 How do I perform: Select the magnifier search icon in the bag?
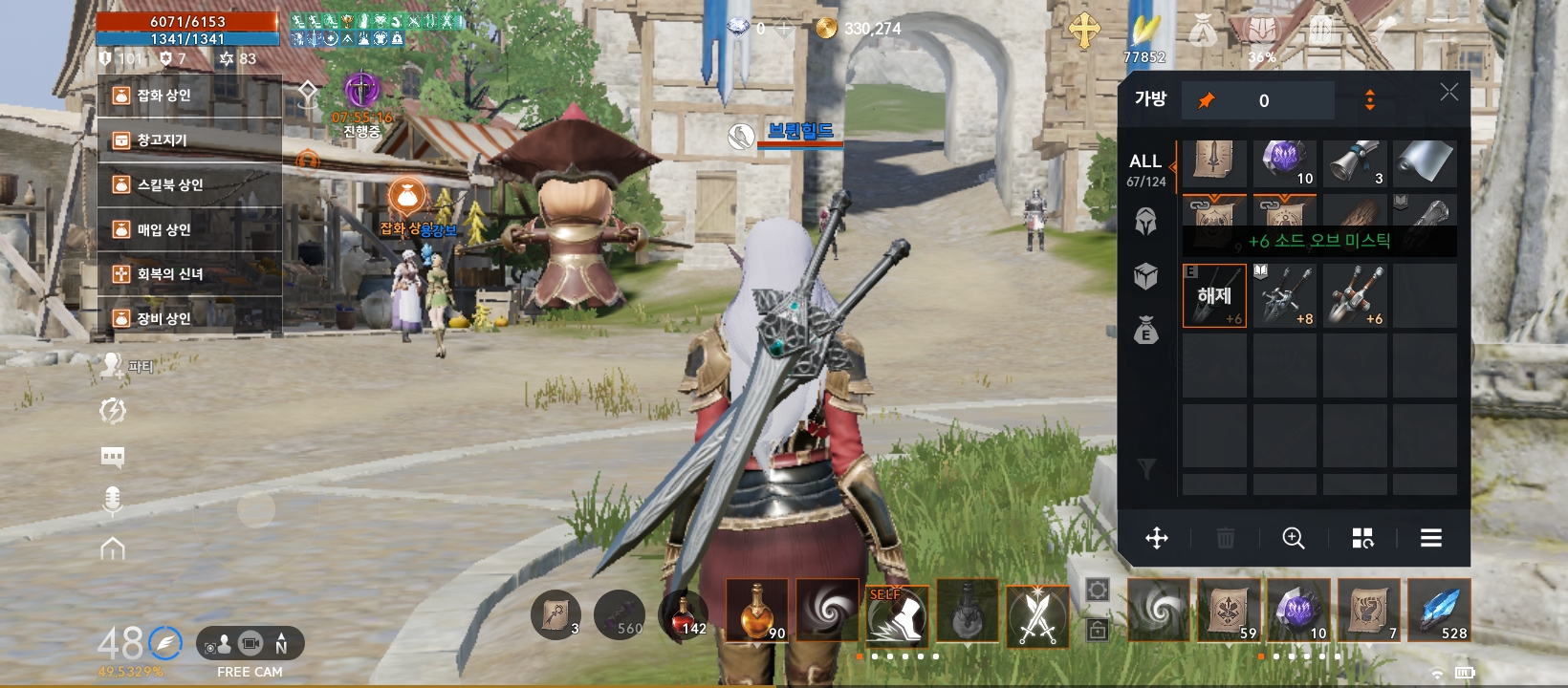(x=1295, y=538)
